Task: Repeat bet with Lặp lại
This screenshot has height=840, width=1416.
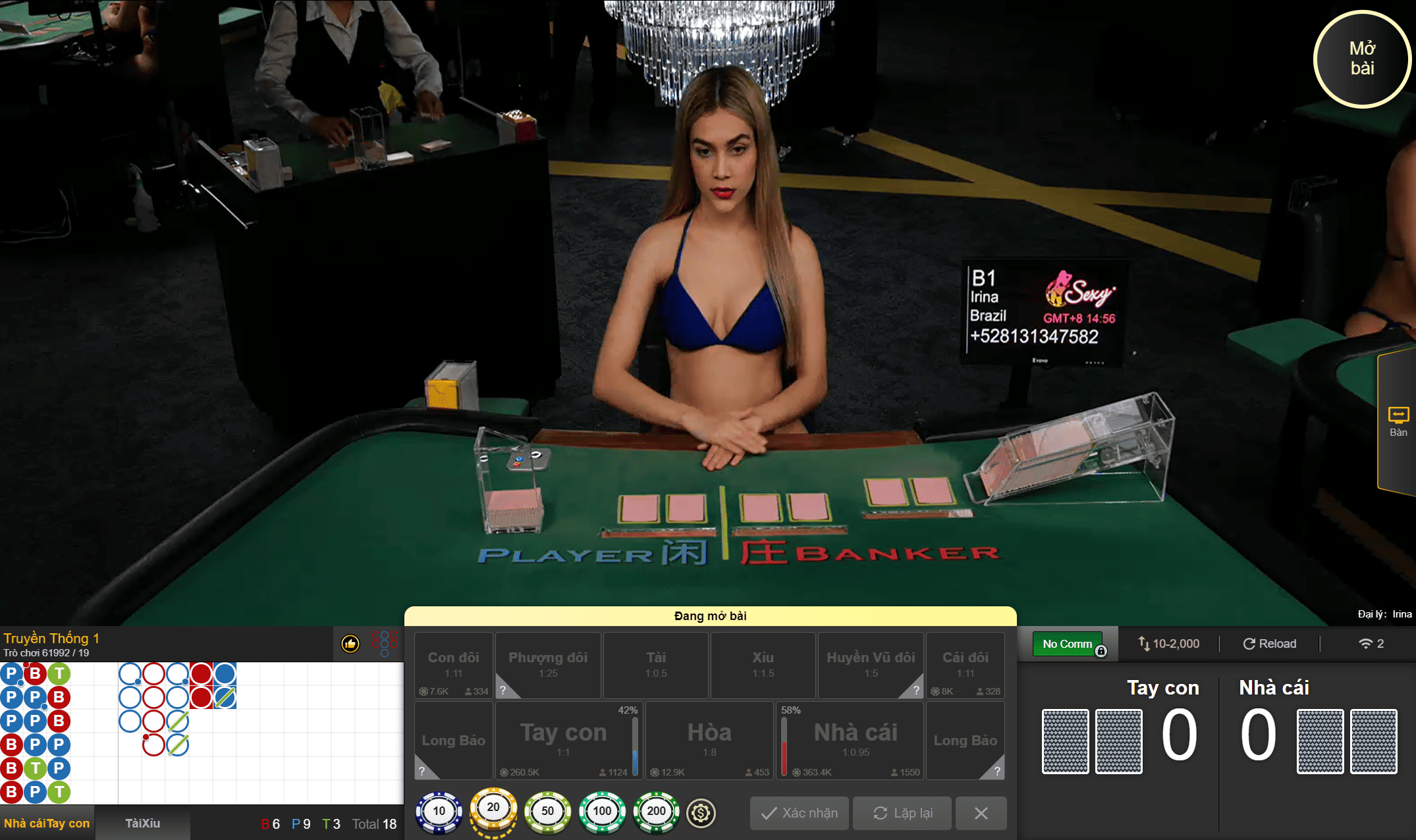Action: [x=902, y=813]
